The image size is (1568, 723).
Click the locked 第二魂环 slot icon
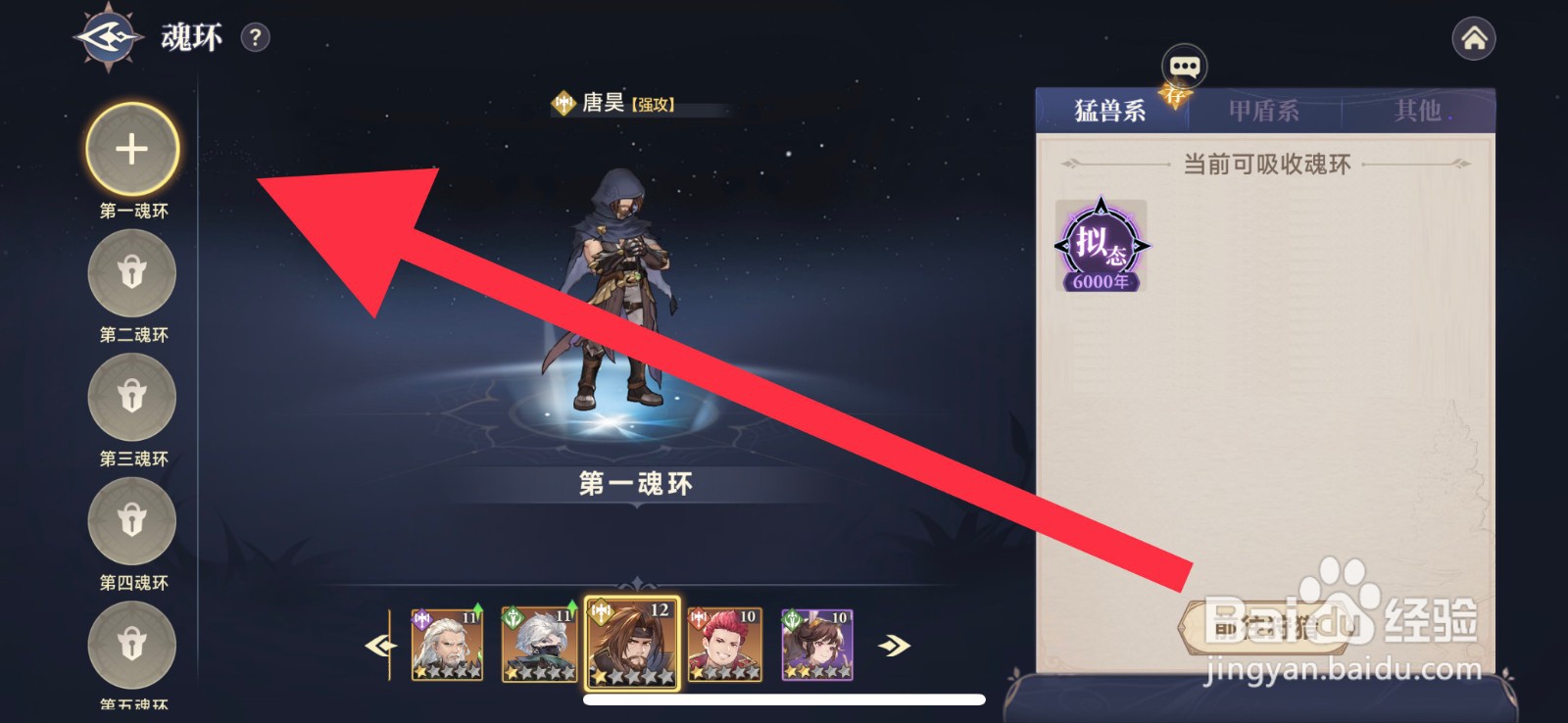[x=131, y=274]
